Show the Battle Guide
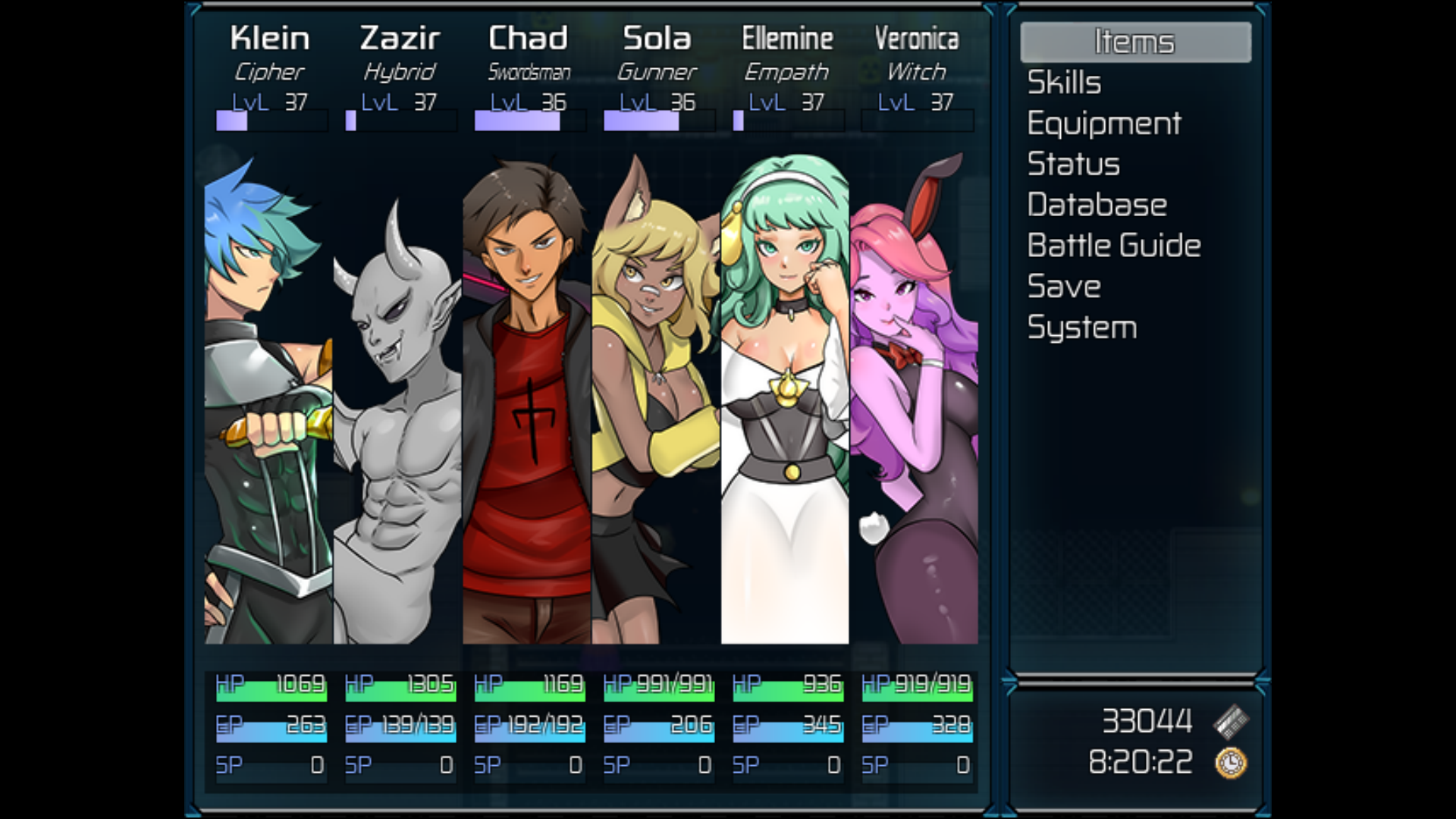 click(1114, 246)
